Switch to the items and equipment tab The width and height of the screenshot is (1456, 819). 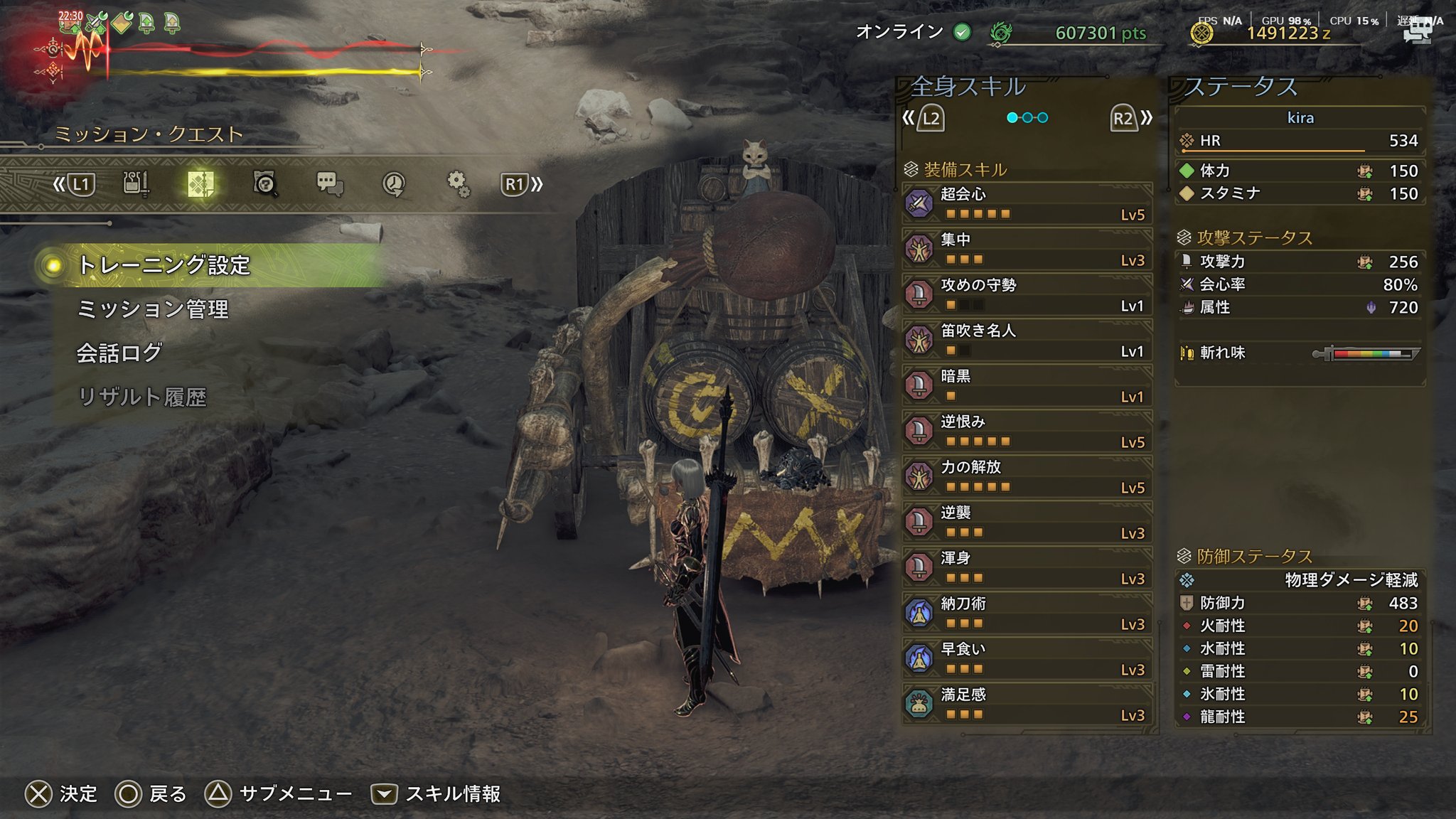tap(135, 184)
